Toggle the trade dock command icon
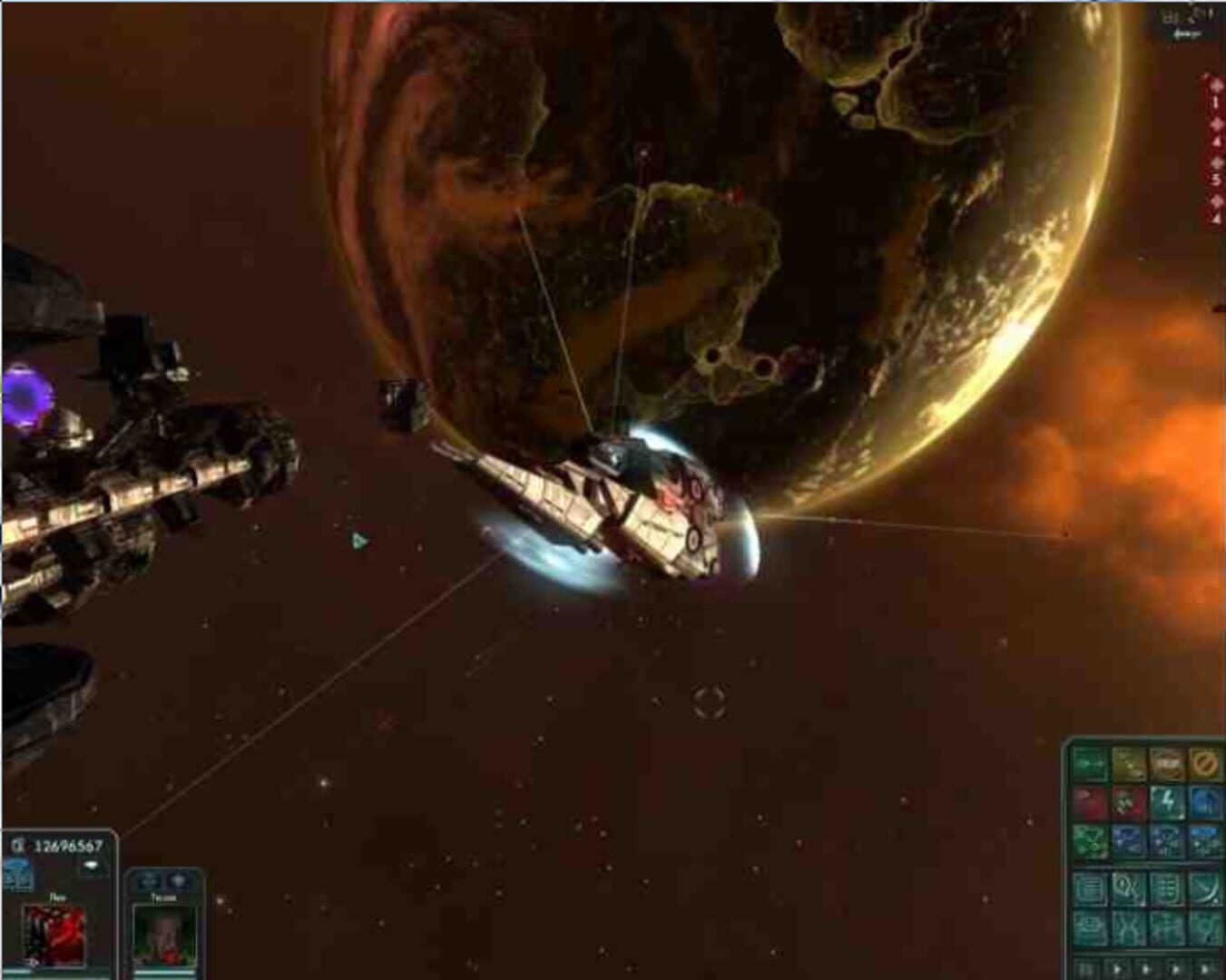 (x=1168, y=764)
